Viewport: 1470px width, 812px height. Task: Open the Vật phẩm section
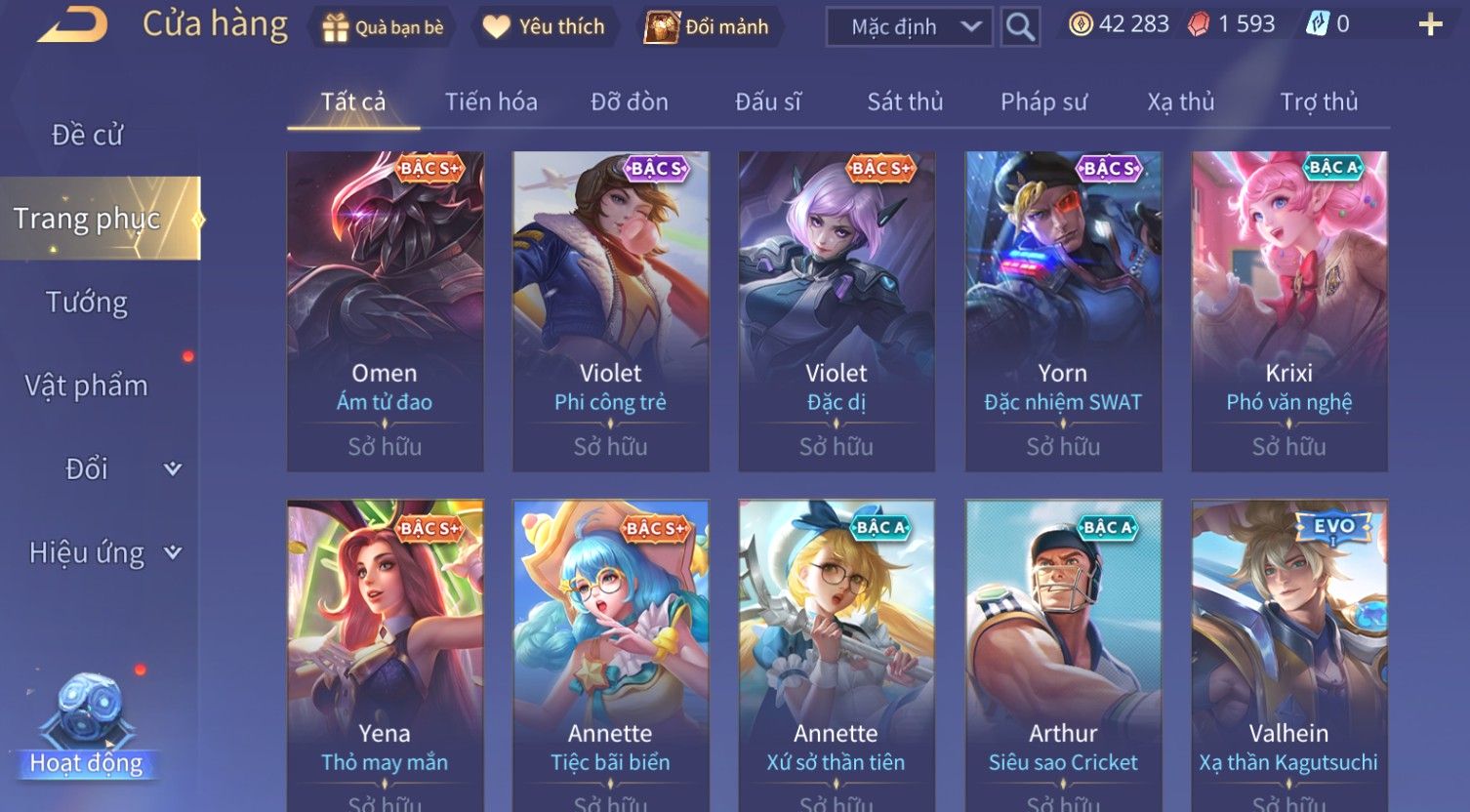87,386
